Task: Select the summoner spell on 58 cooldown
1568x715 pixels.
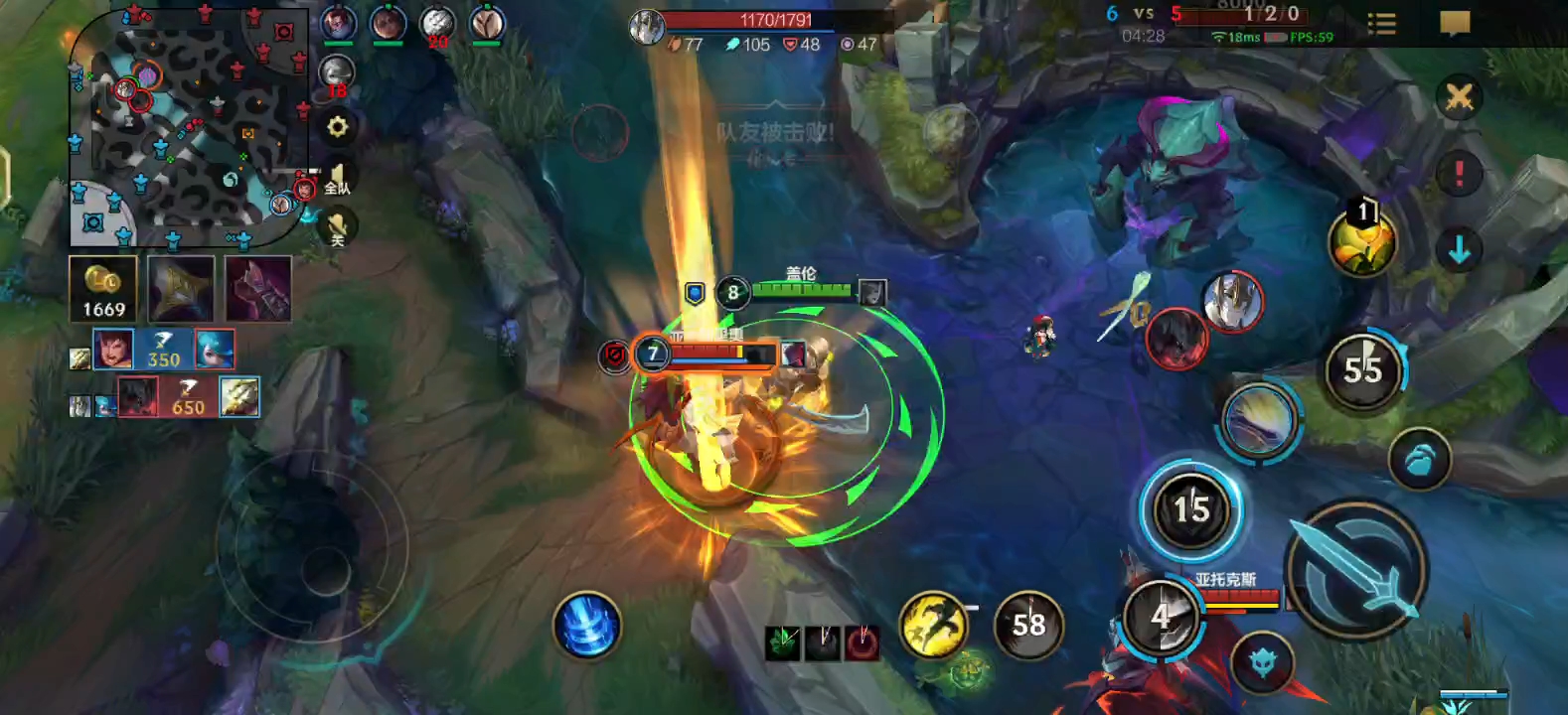Action: tap(1028, 626)
